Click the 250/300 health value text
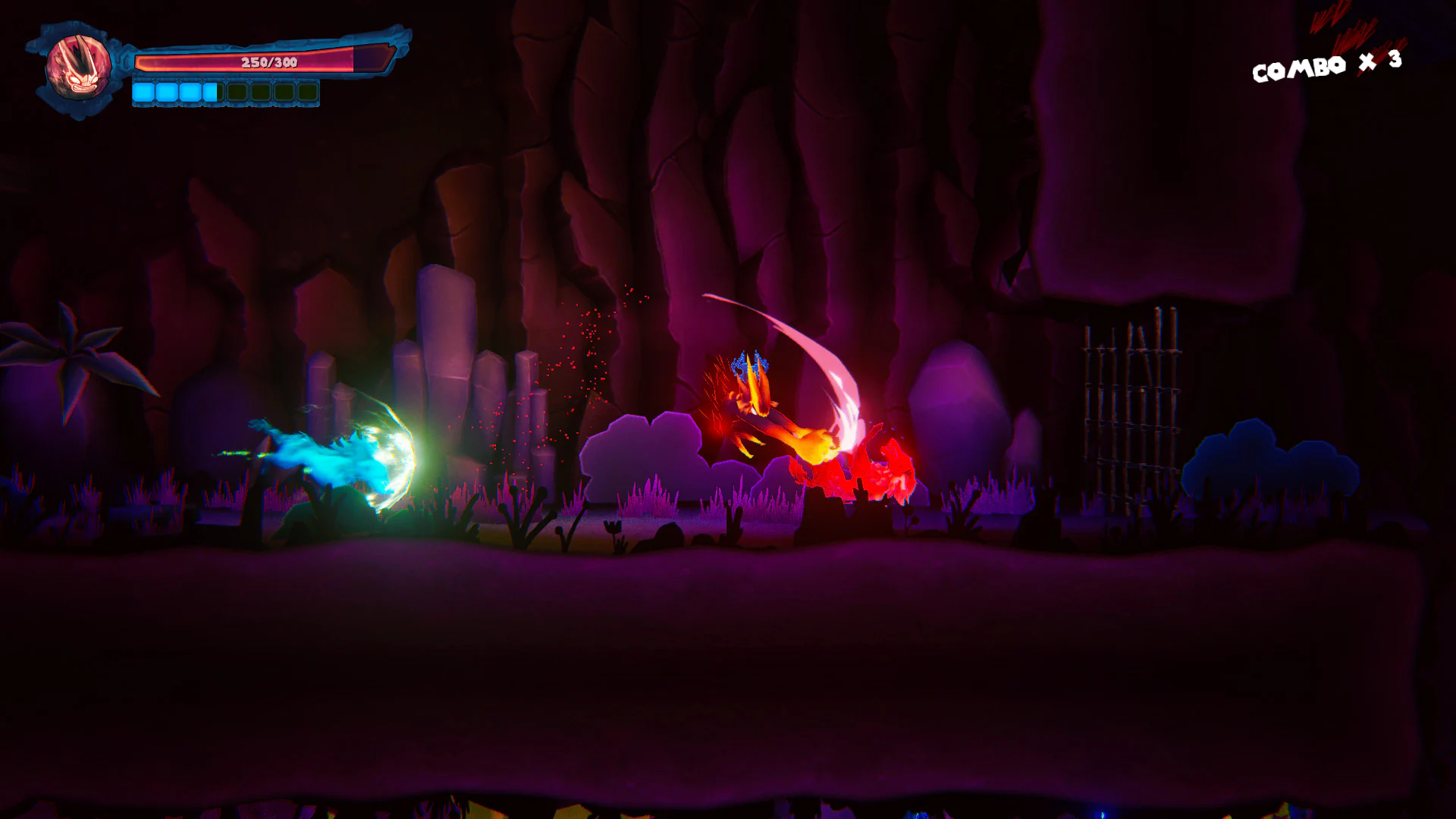The image size is (1456, 819). tap(269, 62)
